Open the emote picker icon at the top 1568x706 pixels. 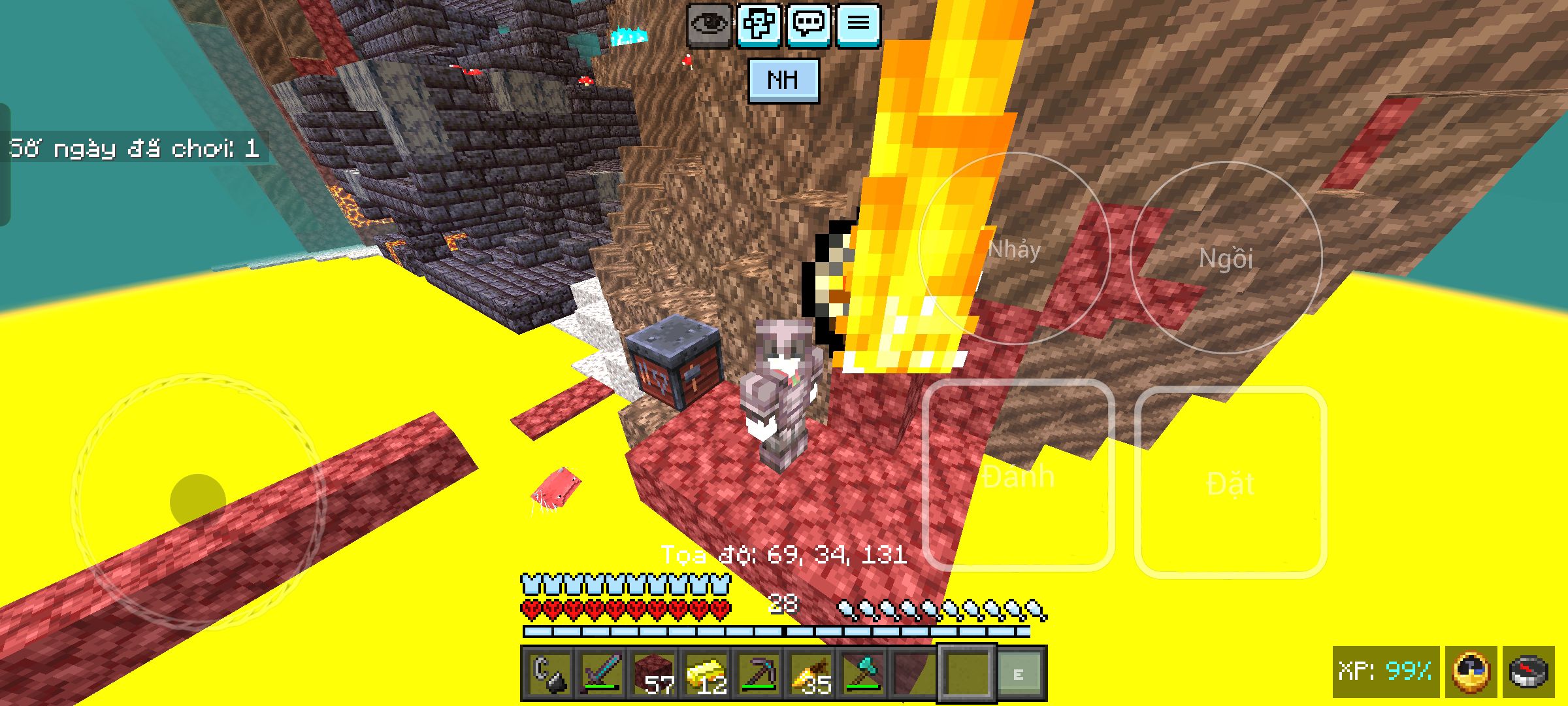[760, 26]
